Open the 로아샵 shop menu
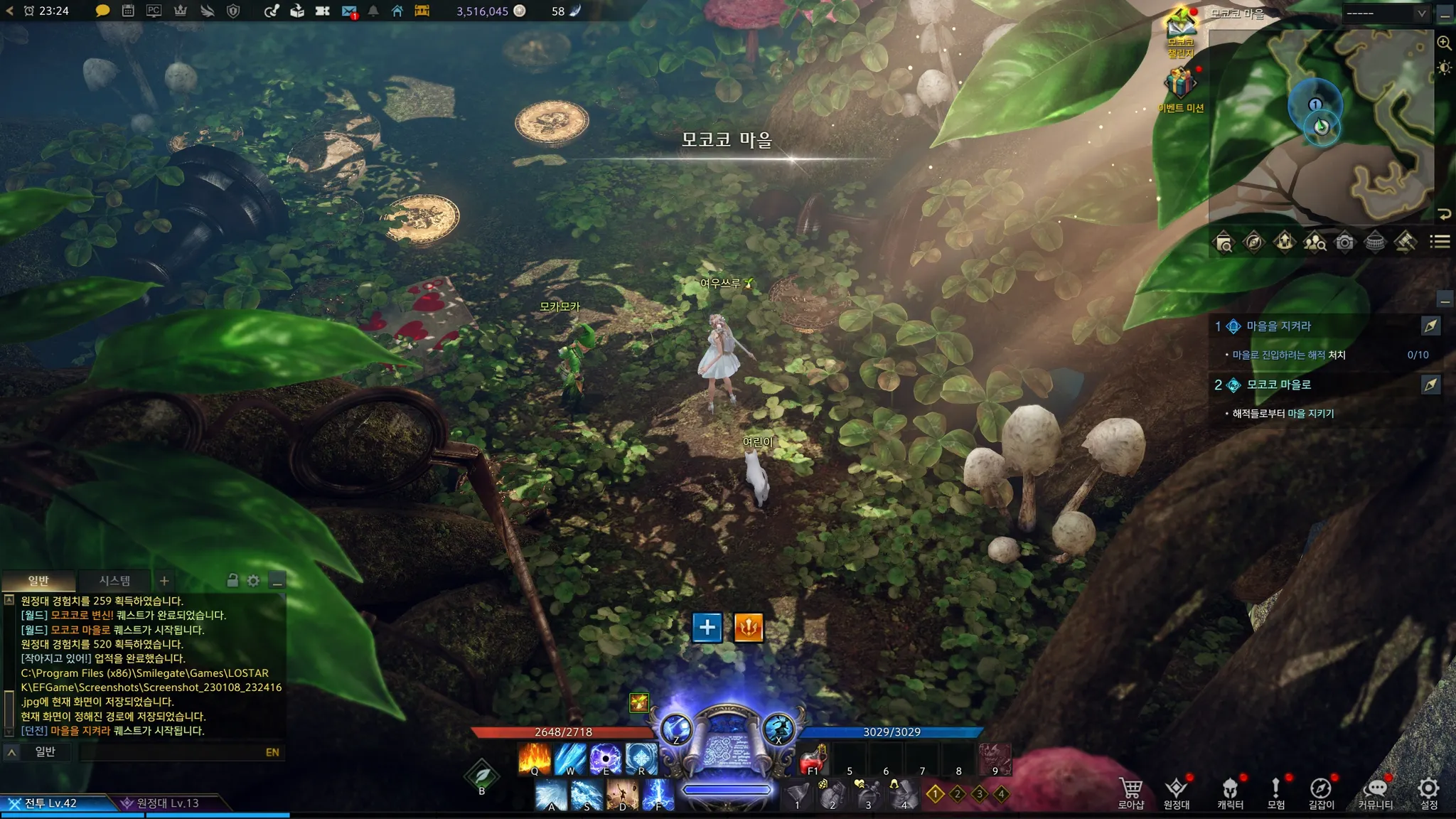 (x=1130, y=792)
